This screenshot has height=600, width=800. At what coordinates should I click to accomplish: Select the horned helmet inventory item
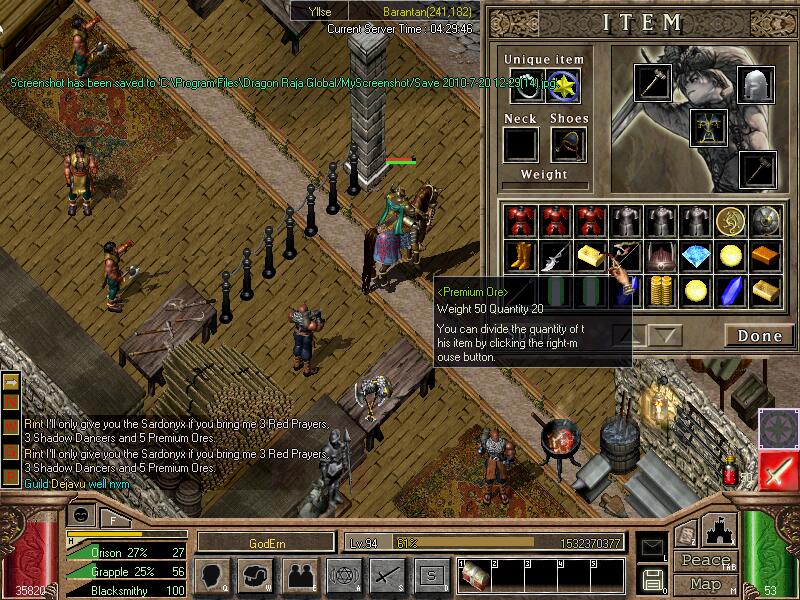[x=660, y=257]
